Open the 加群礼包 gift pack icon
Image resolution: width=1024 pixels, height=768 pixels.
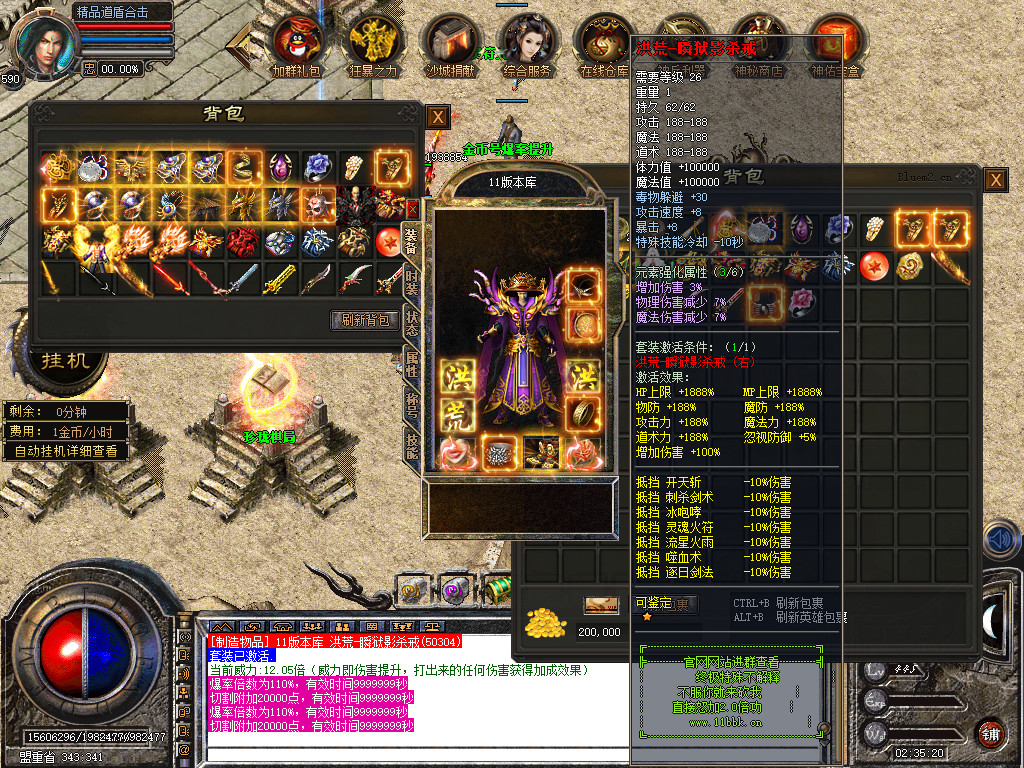297,46
